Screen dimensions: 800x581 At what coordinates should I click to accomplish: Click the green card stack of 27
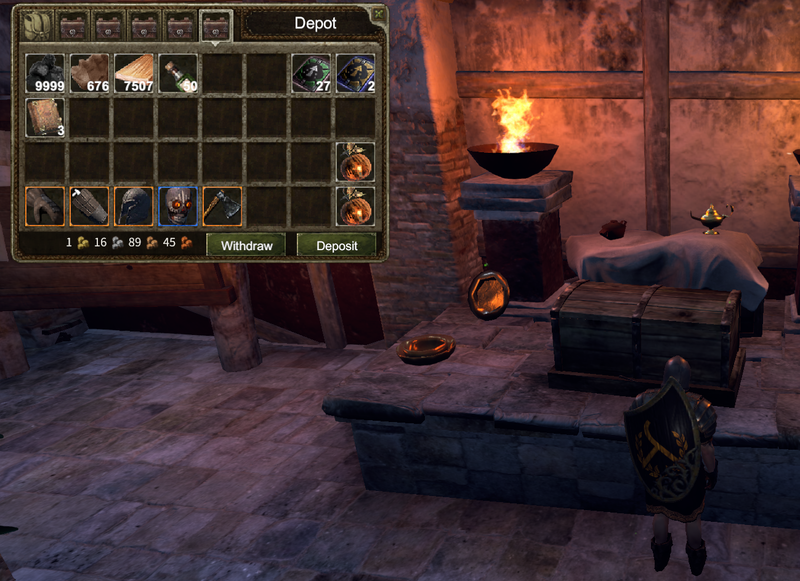pos(311,73)
